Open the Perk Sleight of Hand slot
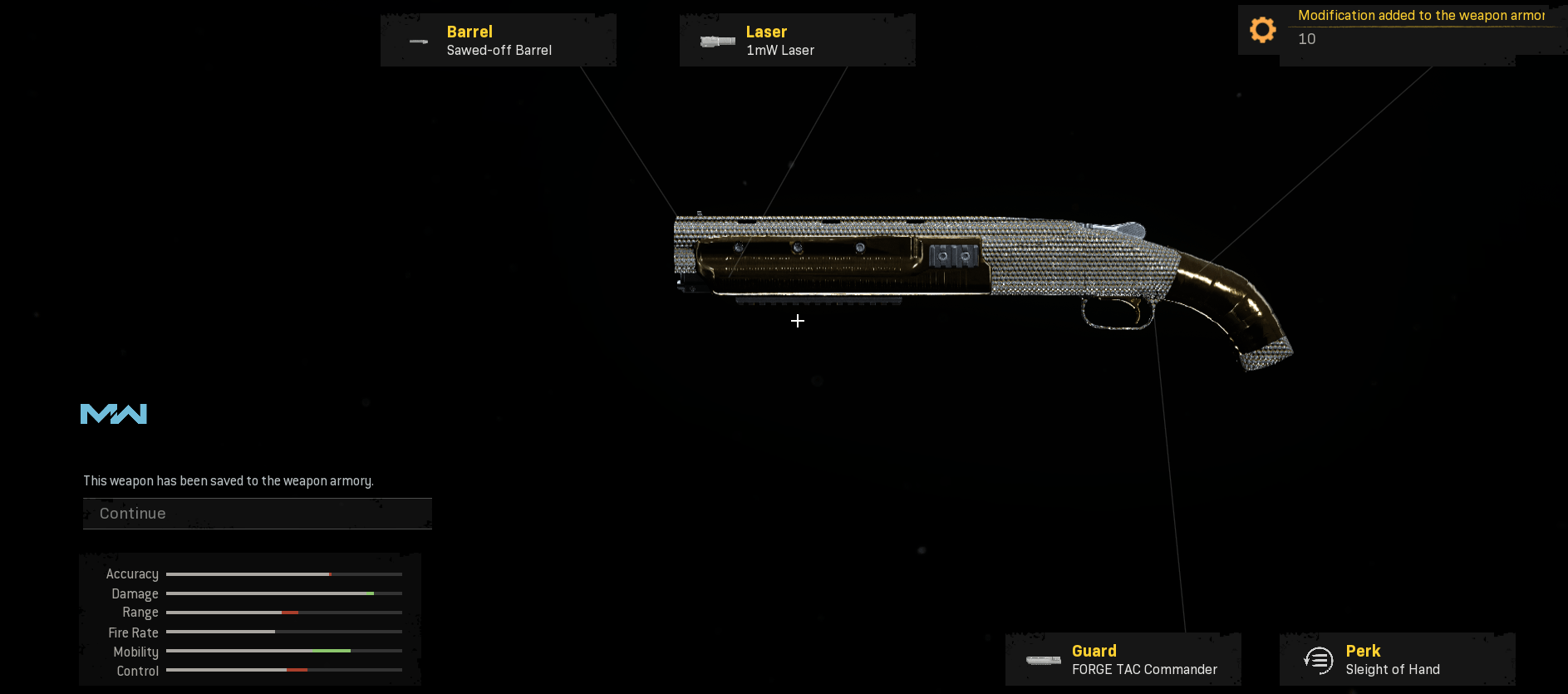The height and width of the screenshot is (694, 1568). [x=1397, y=660]
